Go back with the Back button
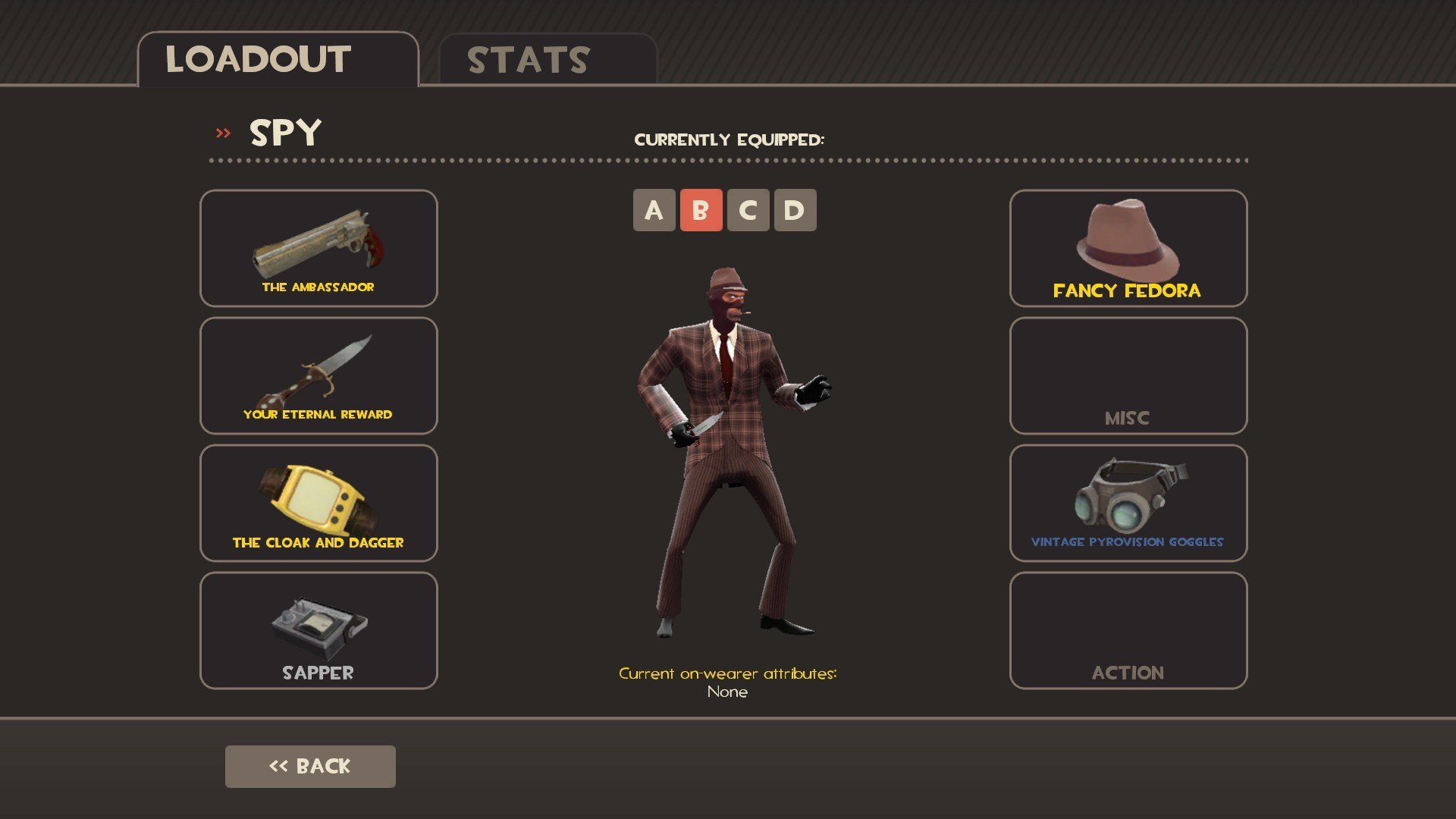The height and width of the screenshot is (819, 1456). pyautogui.click(x=310, y=766)
